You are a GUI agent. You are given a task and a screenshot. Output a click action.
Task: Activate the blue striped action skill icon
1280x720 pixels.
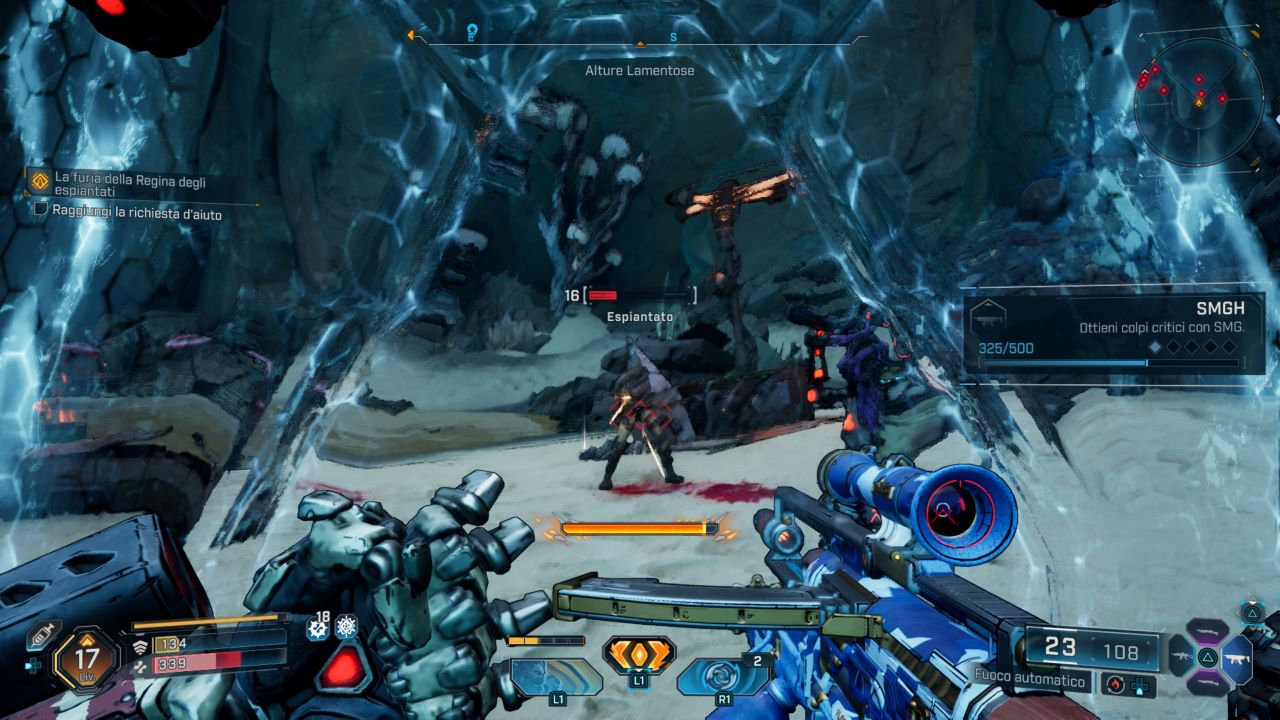click(x=556, y=677)
